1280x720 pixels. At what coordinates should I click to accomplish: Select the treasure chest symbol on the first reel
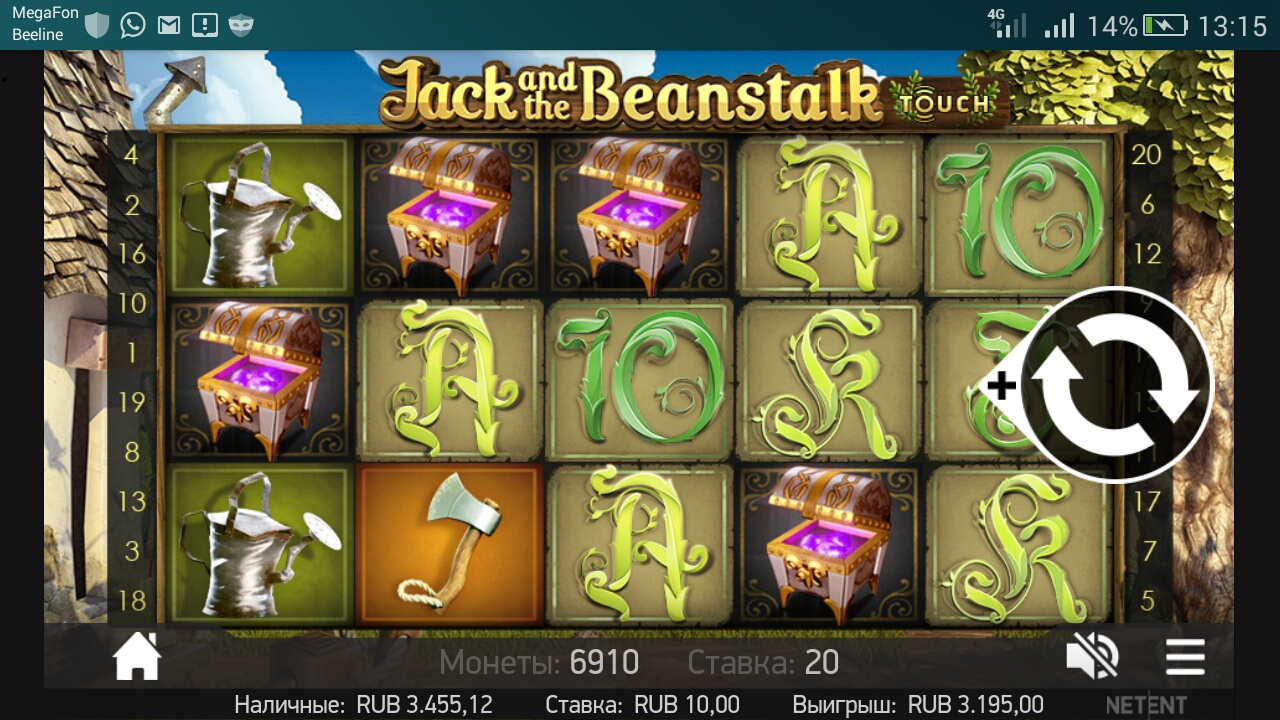(257, 382)
